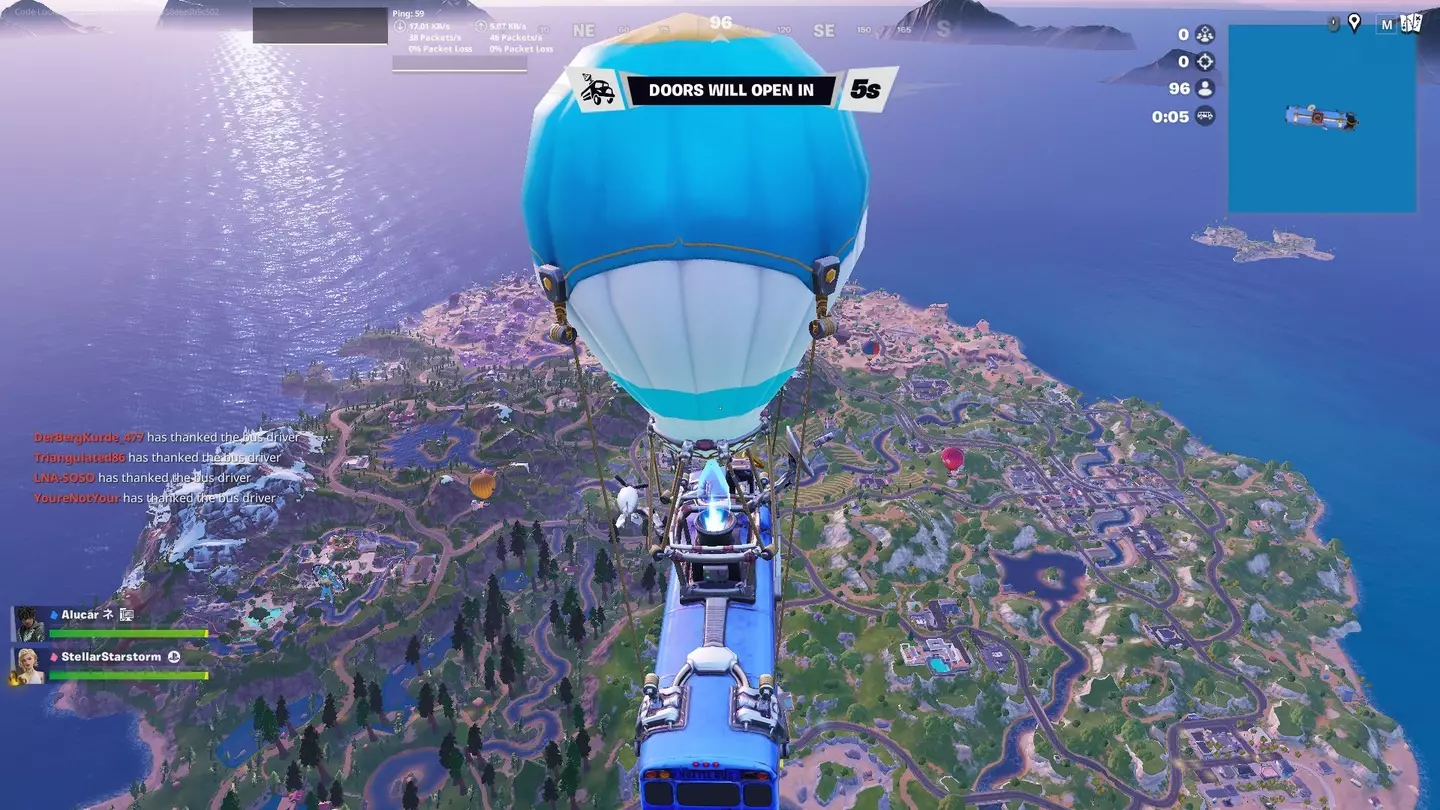The height and width of the screenshot is (810, 1440).
Task: Click Alucar's green health bar
Action: click(x=127, y=633)
